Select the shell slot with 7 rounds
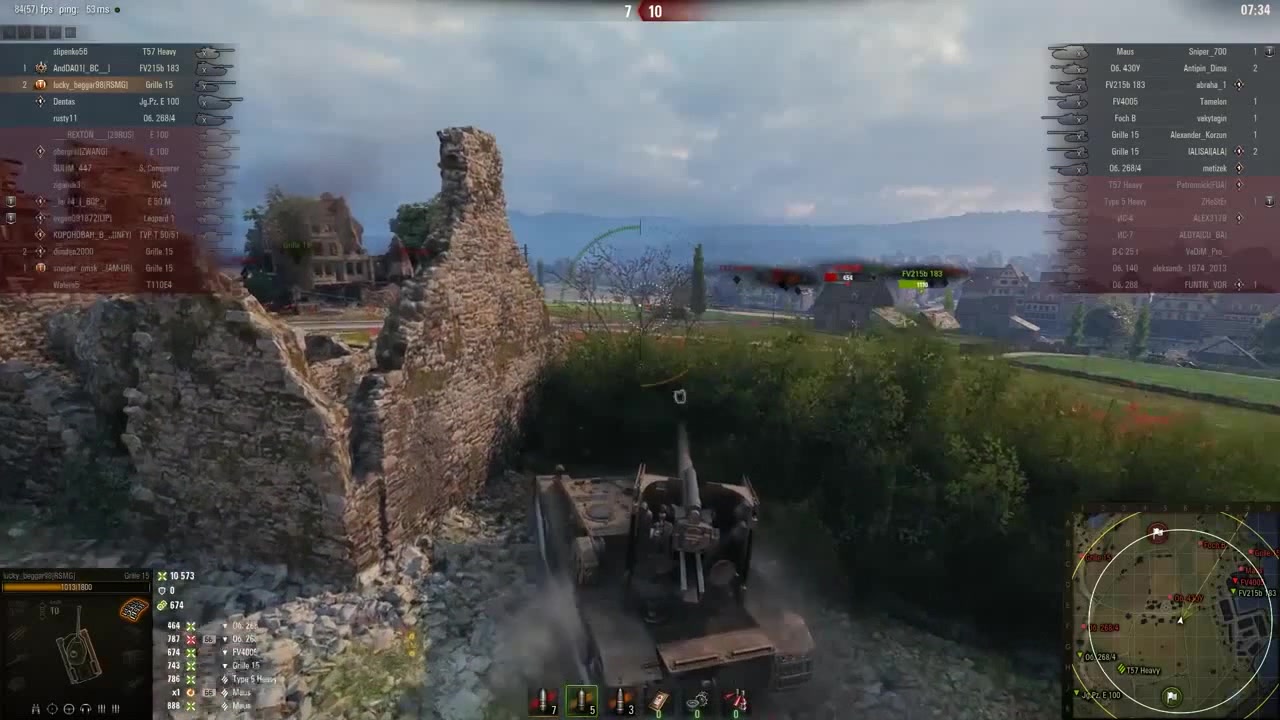Image resolution: width=1280 pixels, height=720 pixels. [x=544, y=701]
